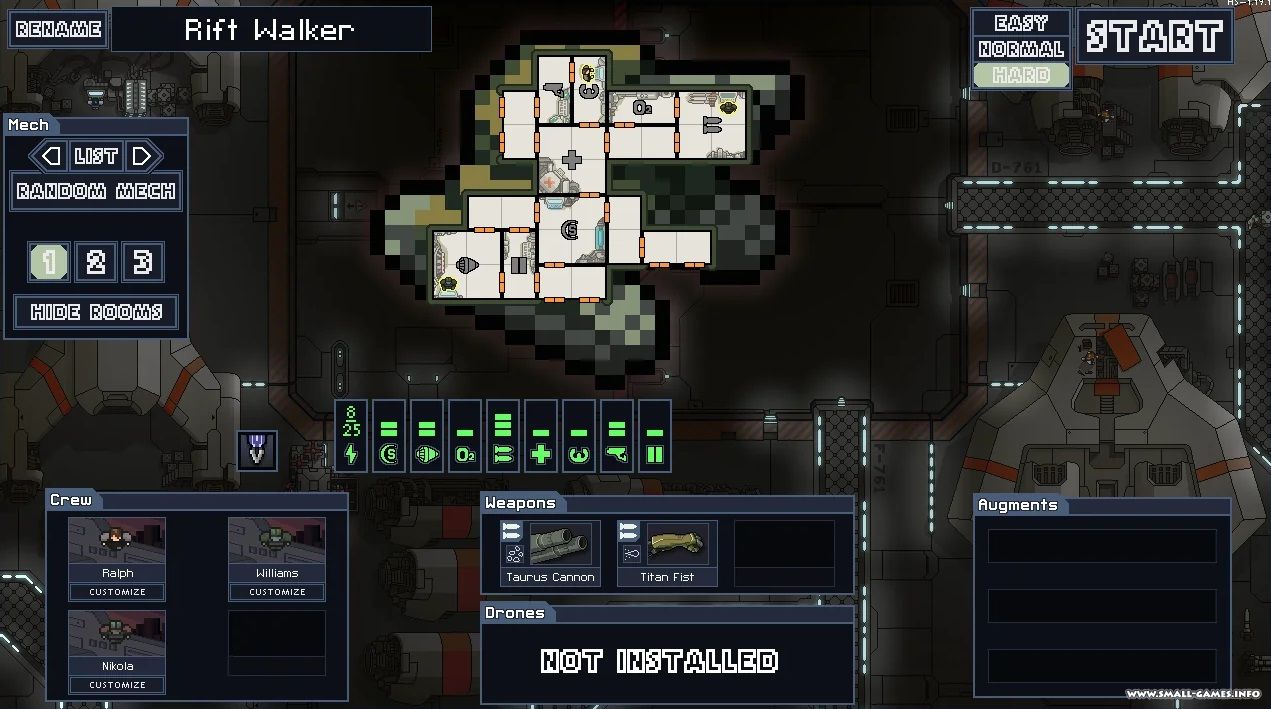Viewport: 1271px width, 709px height.
Task: Customize crew member Ralph
Action: (117, 592)
